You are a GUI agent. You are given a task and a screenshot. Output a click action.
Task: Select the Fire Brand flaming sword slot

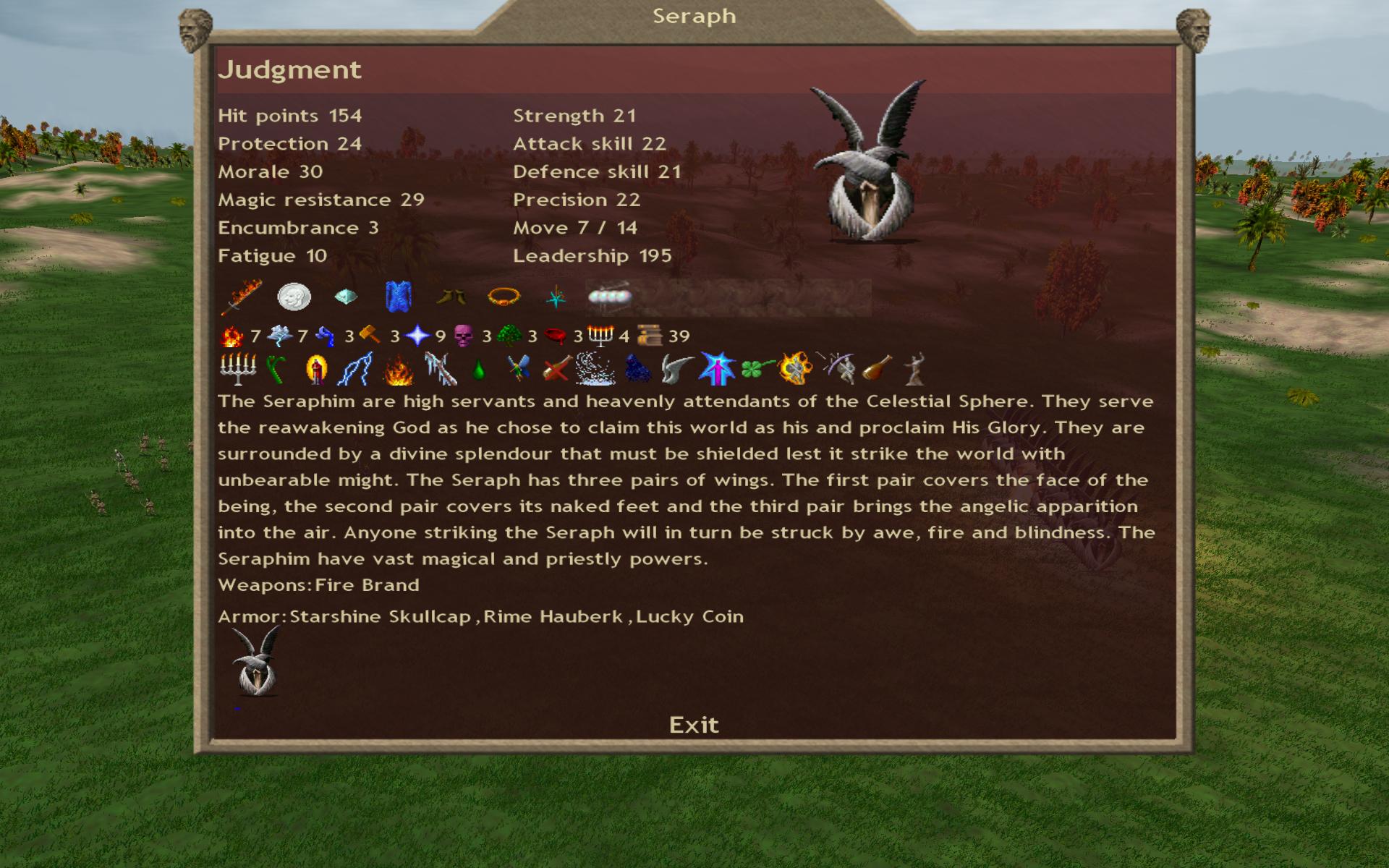pos(242,297)
